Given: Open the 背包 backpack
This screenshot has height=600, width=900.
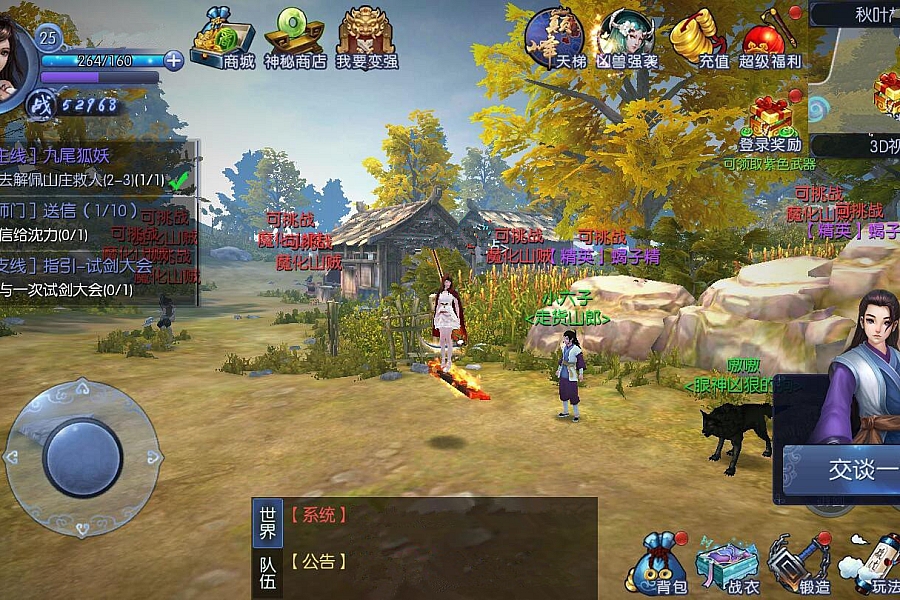Looking at the screenshot, I should coord(658,563).
